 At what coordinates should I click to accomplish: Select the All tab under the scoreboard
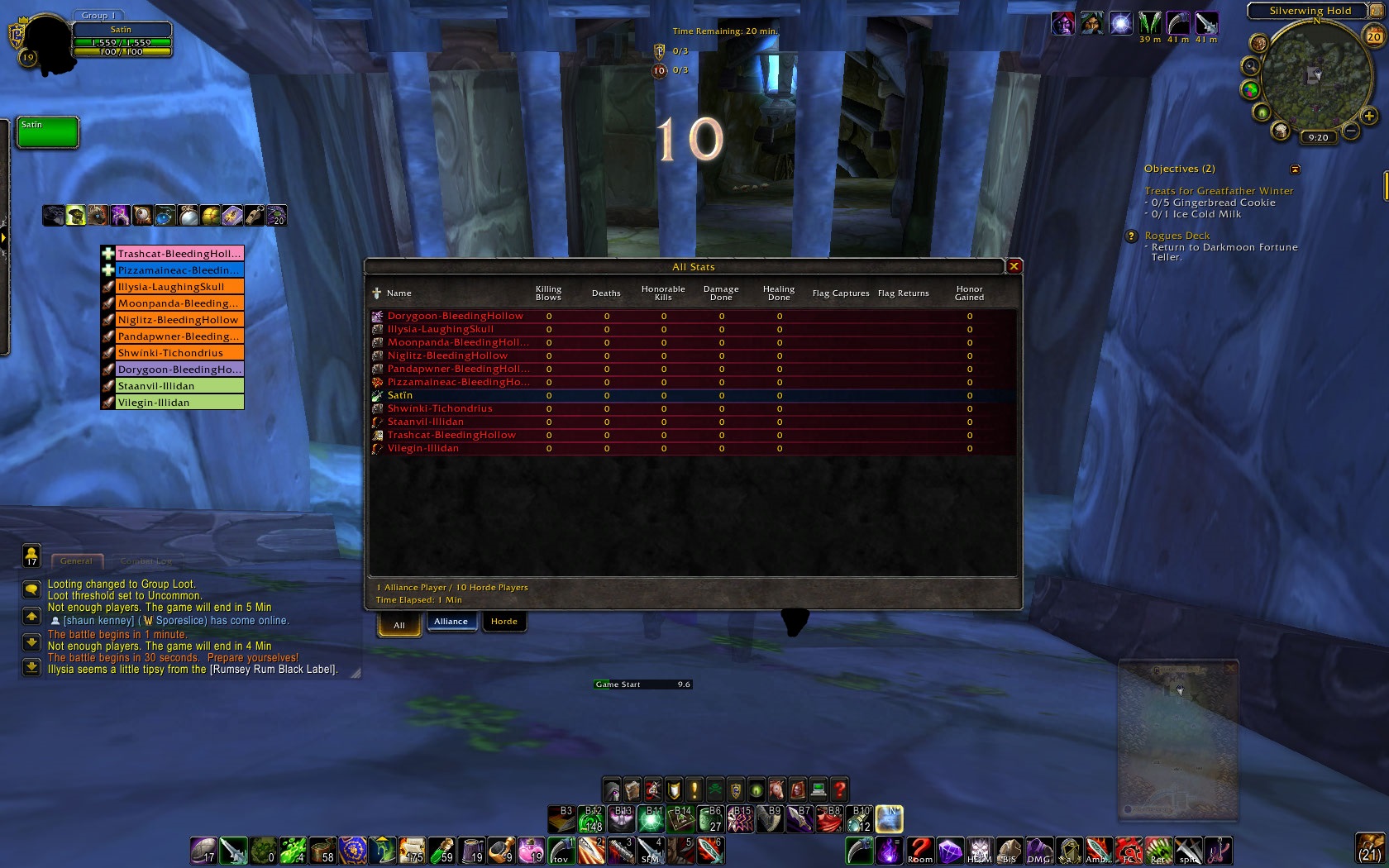point(399,625)
